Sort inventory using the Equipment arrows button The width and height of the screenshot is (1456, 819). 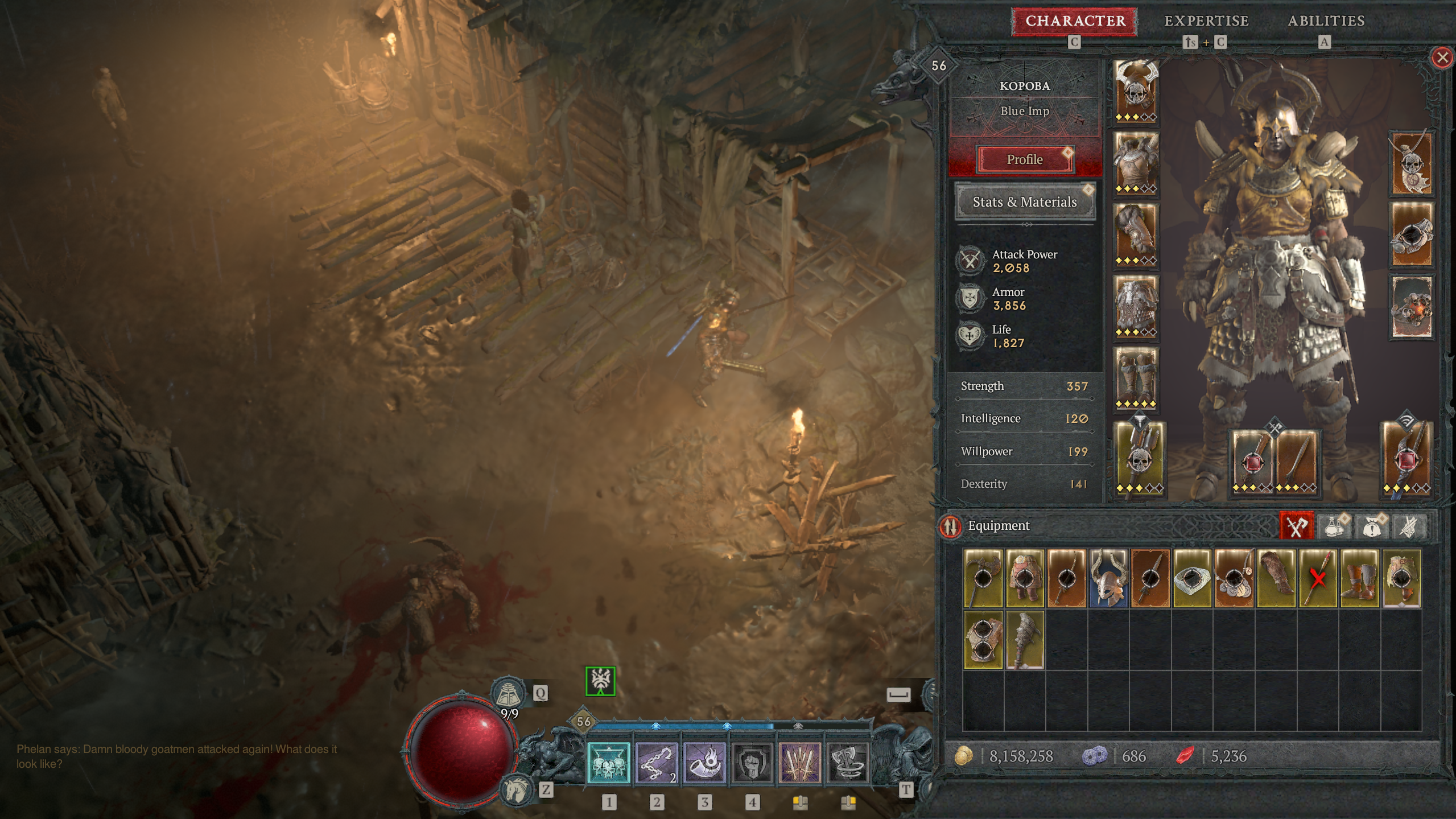click(950, 526)
